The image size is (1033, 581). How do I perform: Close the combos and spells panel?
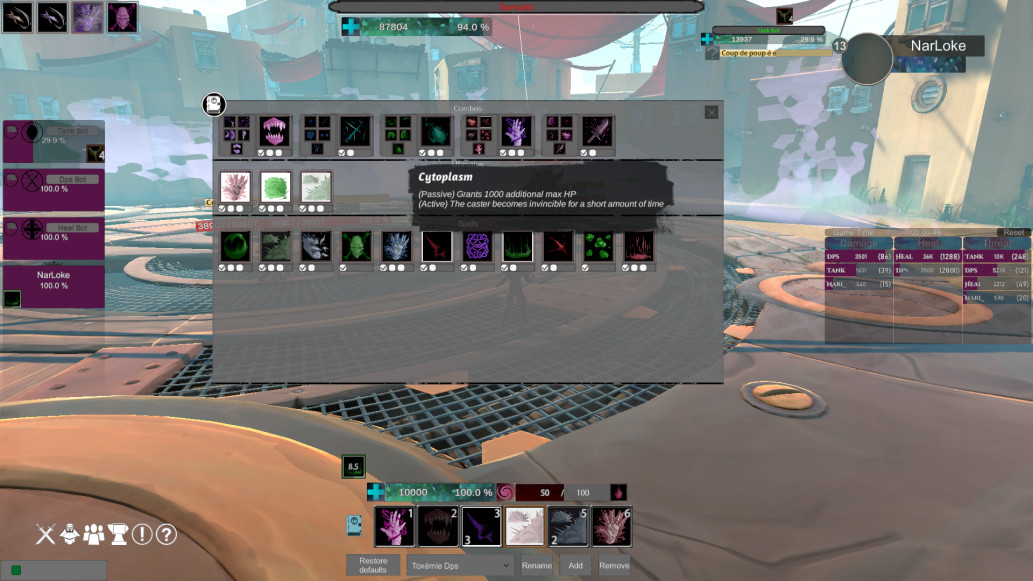coord(711,113)
